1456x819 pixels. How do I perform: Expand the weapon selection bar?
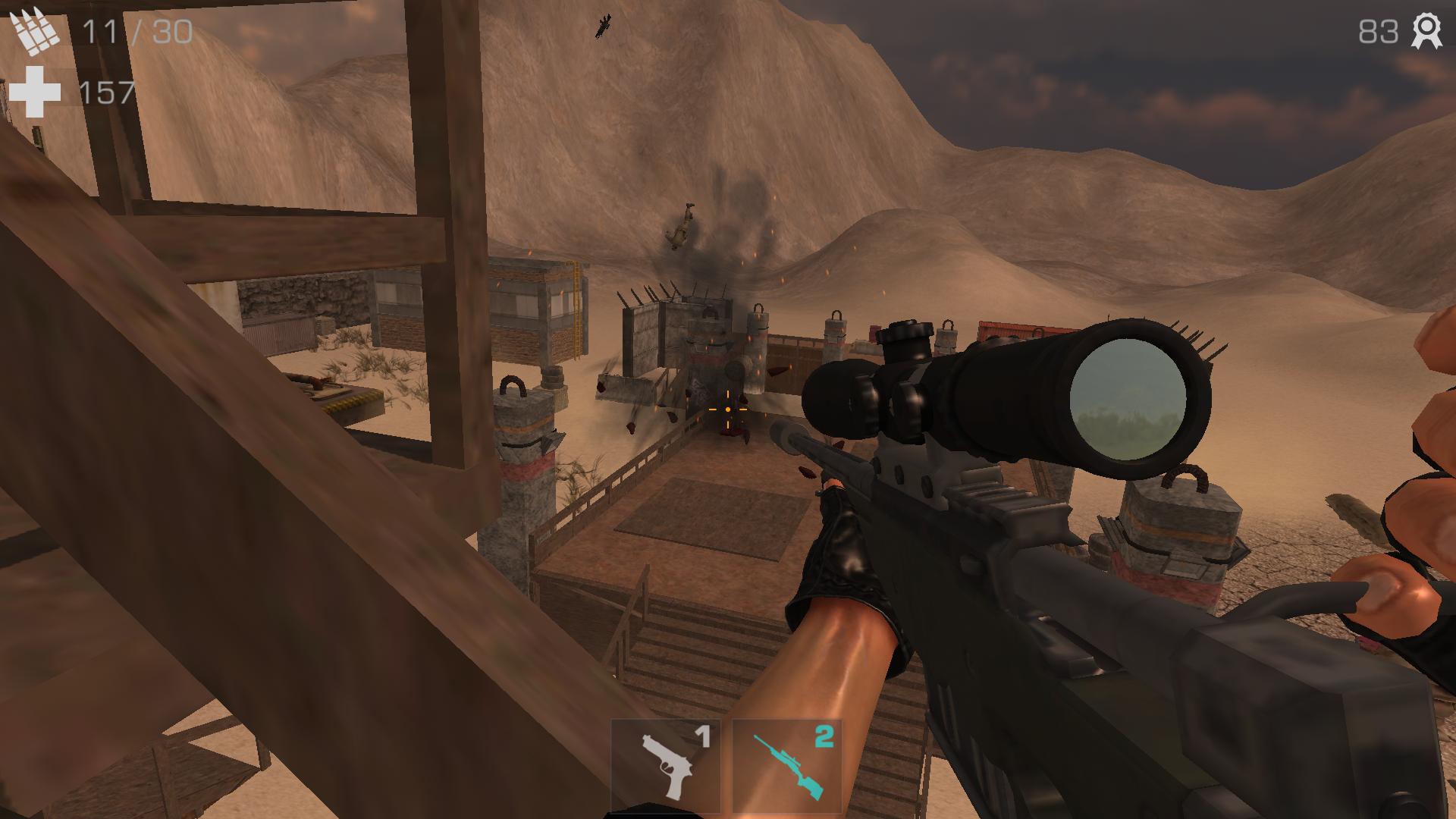pyautogui.click(x=728, y=766)
